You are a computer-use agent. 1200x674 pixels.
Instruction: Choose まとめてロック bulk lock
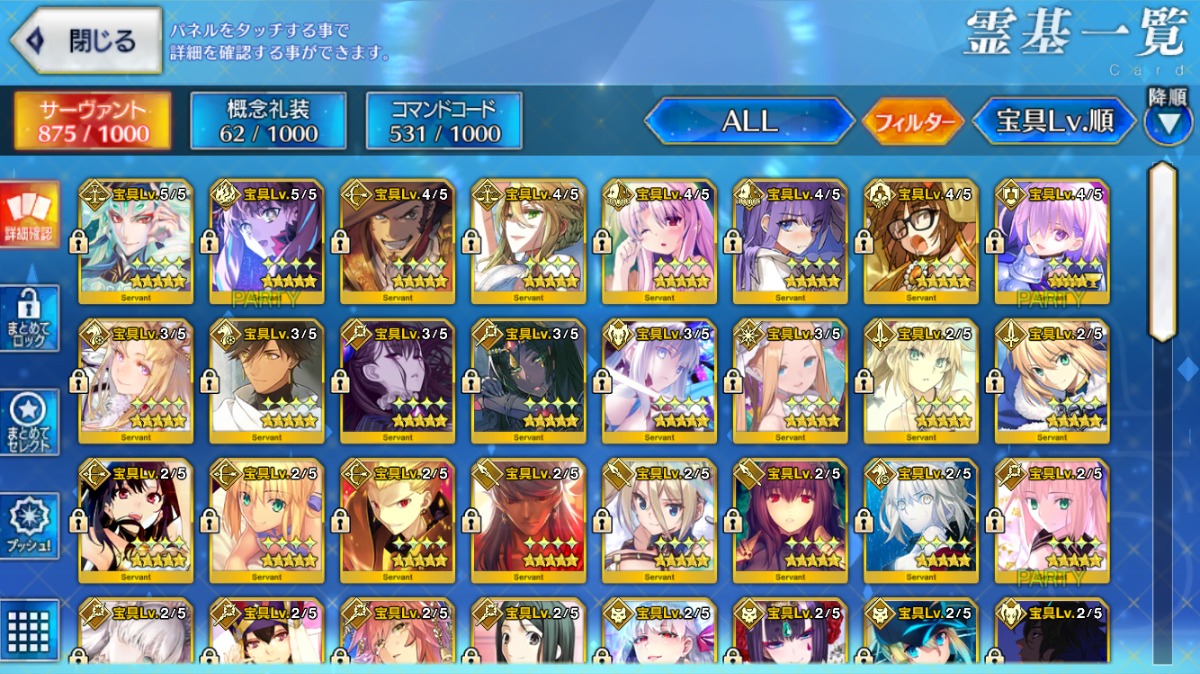[x=29, y=318]
